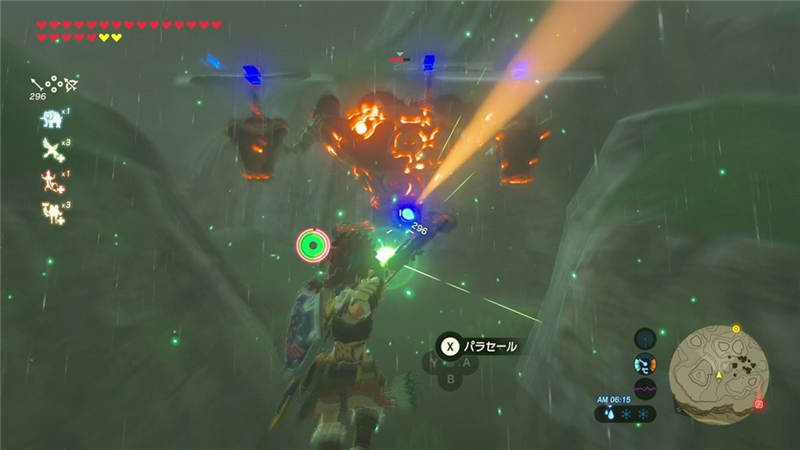Viewport: 800px width, 450px height.
Task: Click the bow and arrow selector icon
Action: 54,84
